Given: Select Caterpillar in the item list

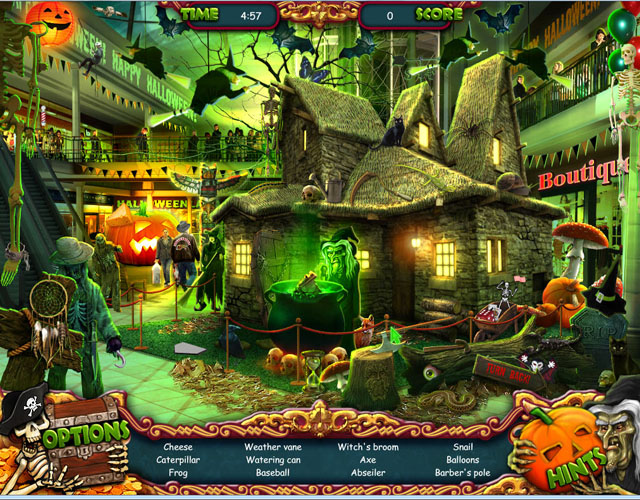Looking at the screenshot, I should click(179, 460).
